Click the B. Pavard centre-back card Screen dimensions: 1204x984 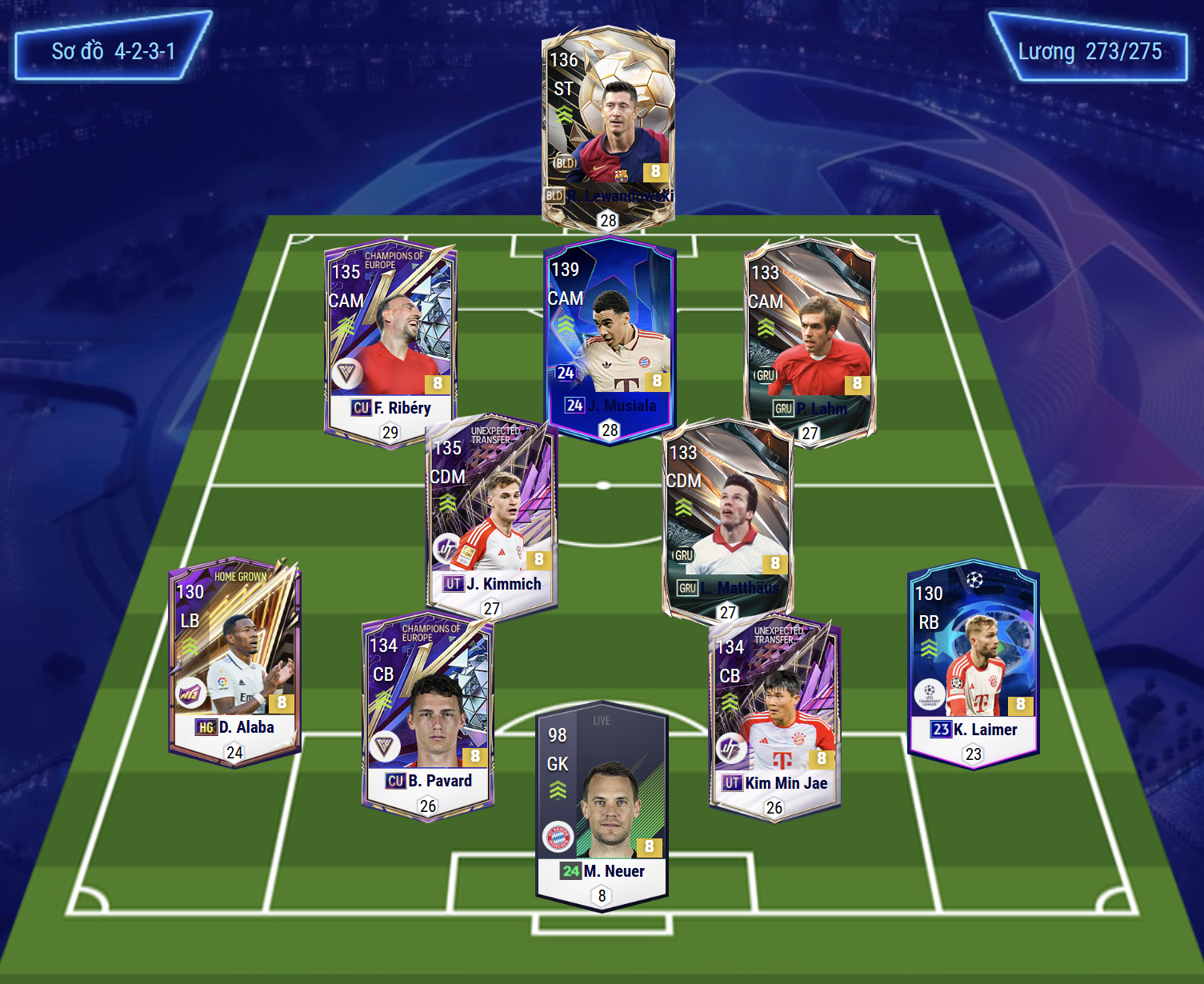(428, 712)
